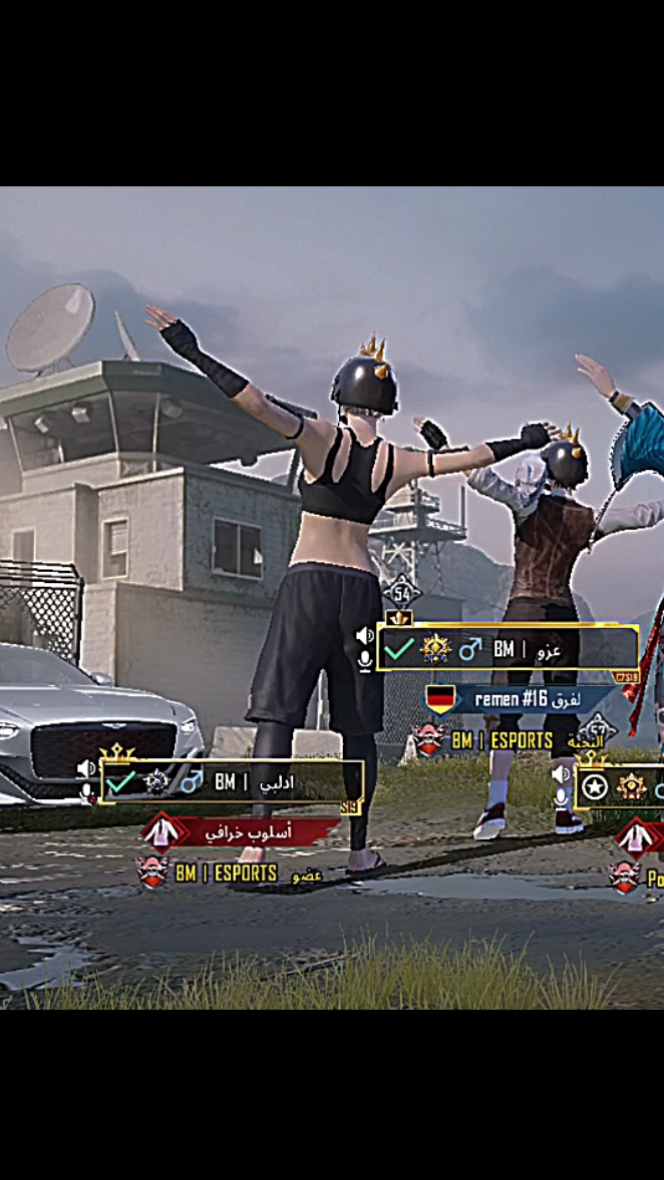The width and height of the screenshot is (664, 1180).
Task: Select the BM عزو player name plate
Action: pos(507,649)
